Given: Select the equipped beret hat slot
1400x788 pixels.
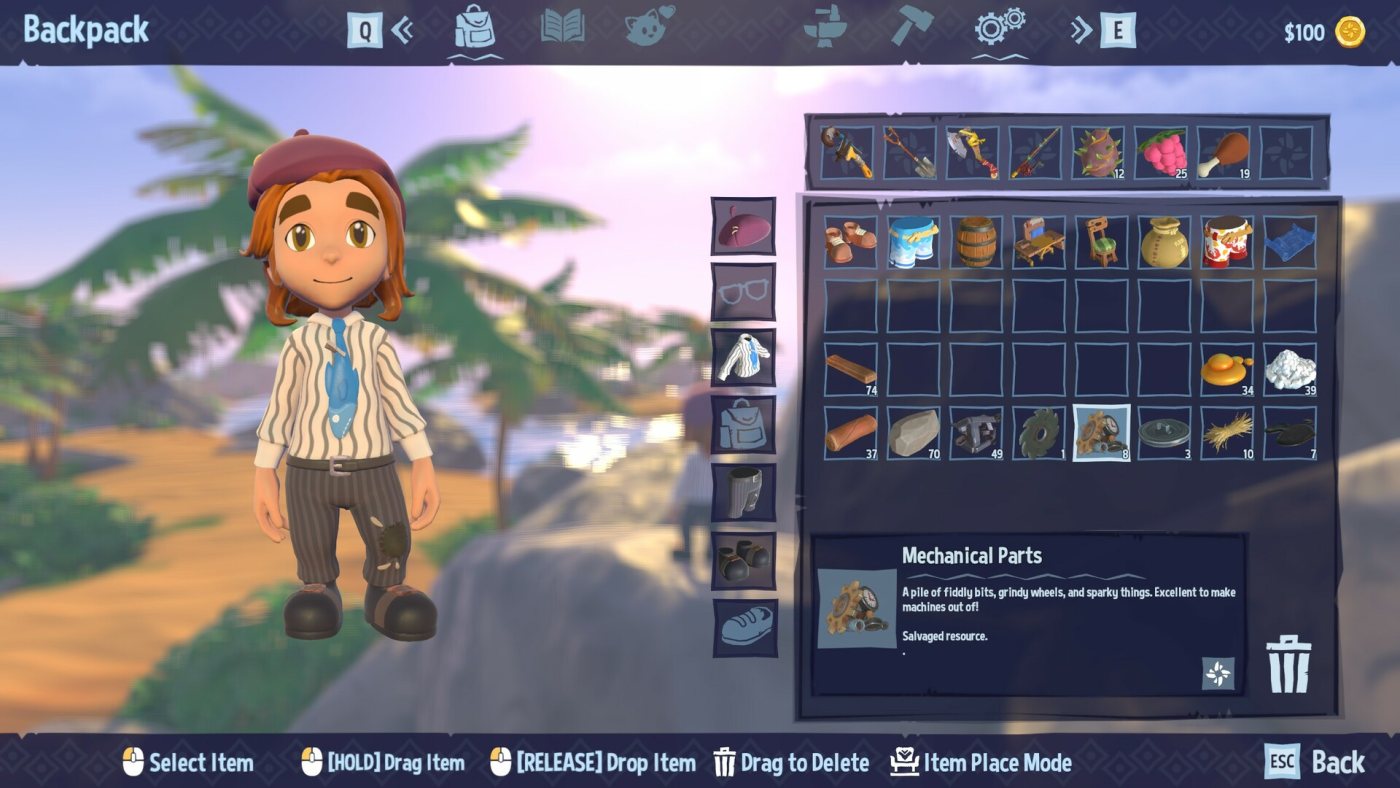Looking at the screenshot, I should tap(743, 227).
